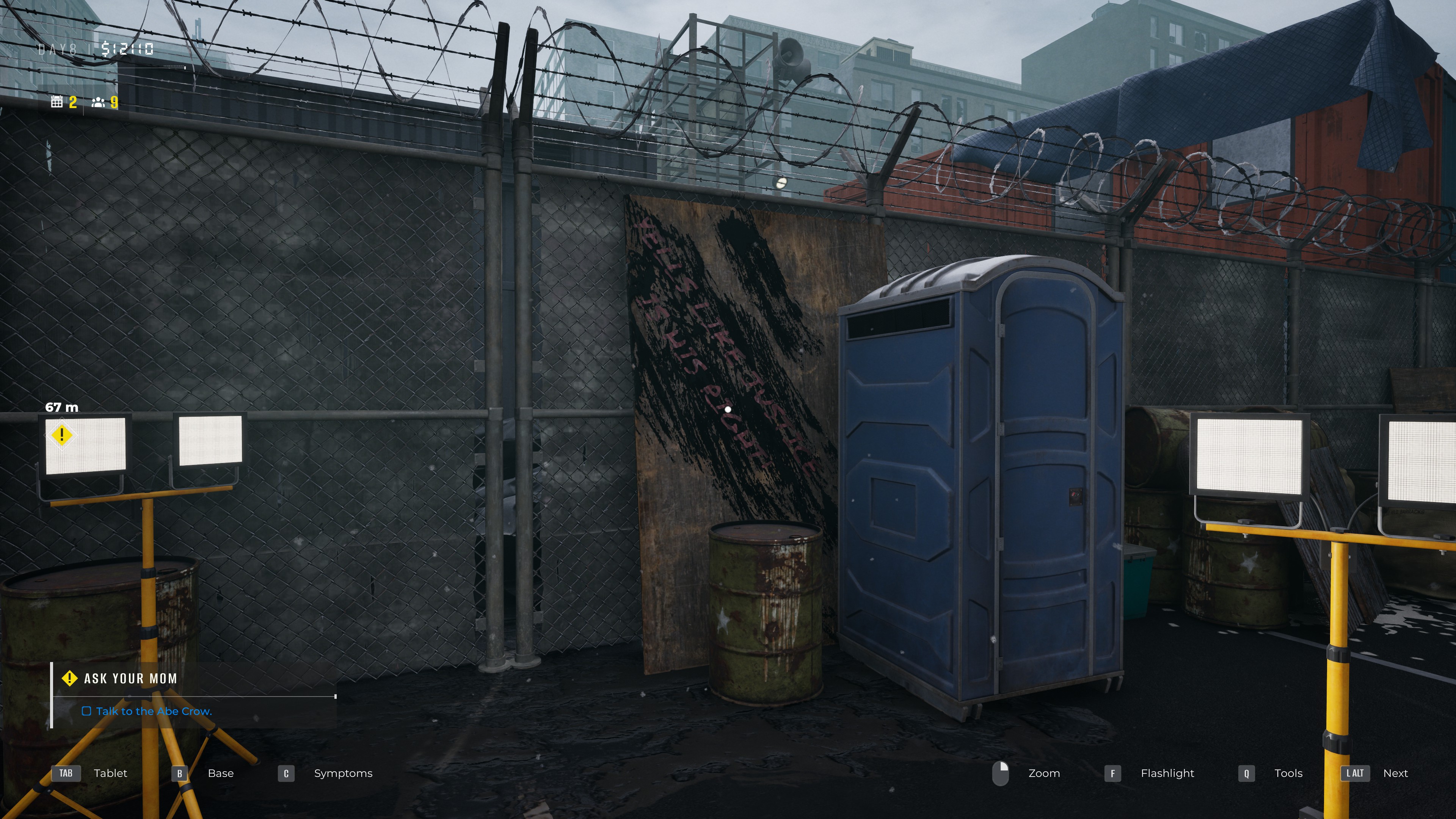This screenshot has height=819, width=1456.
Task: Toggle the yellow waypoint marker on the floodlight
Action: pyautogui.click(x=62, y=436)
